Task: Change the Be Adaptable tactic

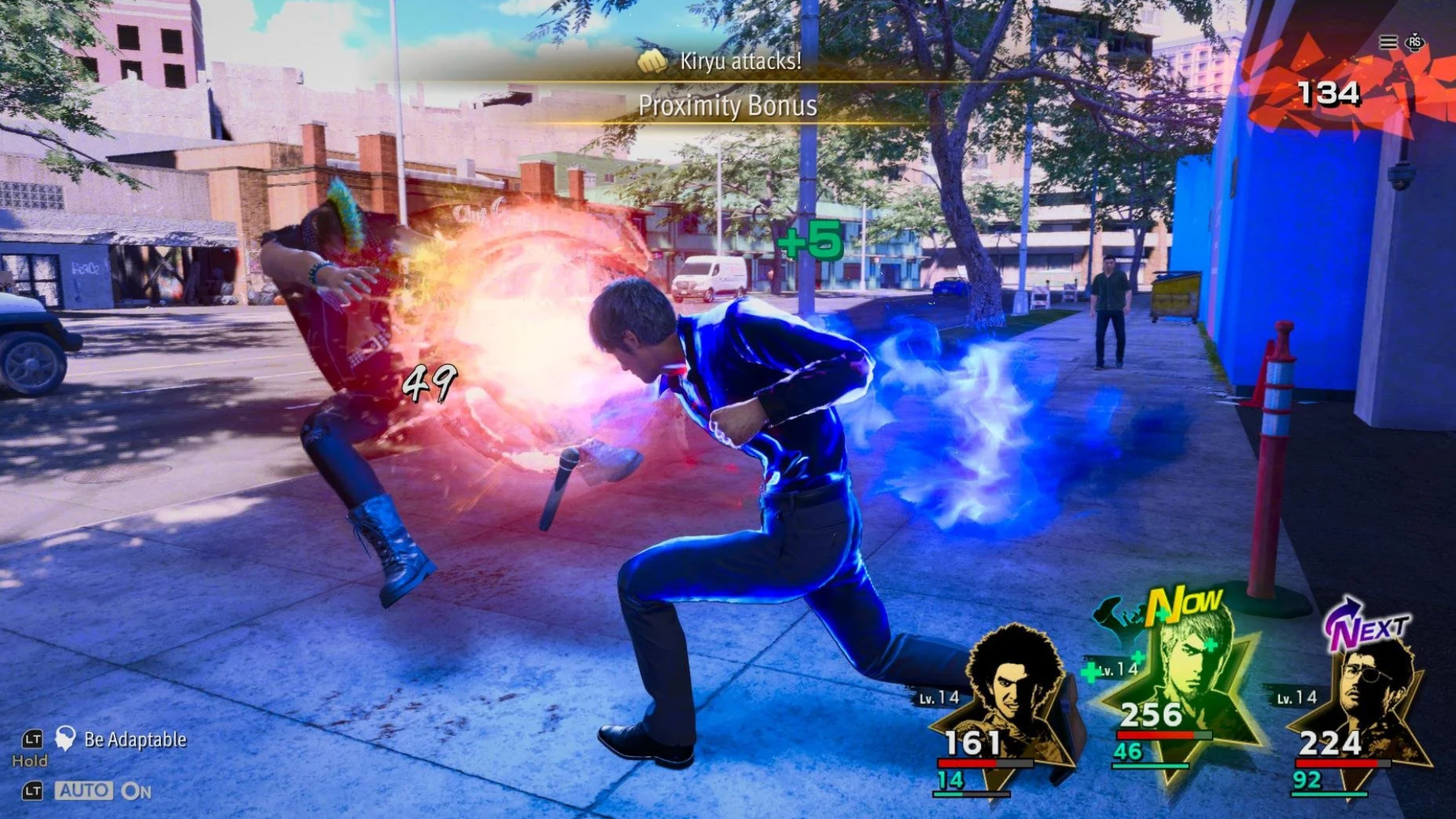Action: point(134,739)
